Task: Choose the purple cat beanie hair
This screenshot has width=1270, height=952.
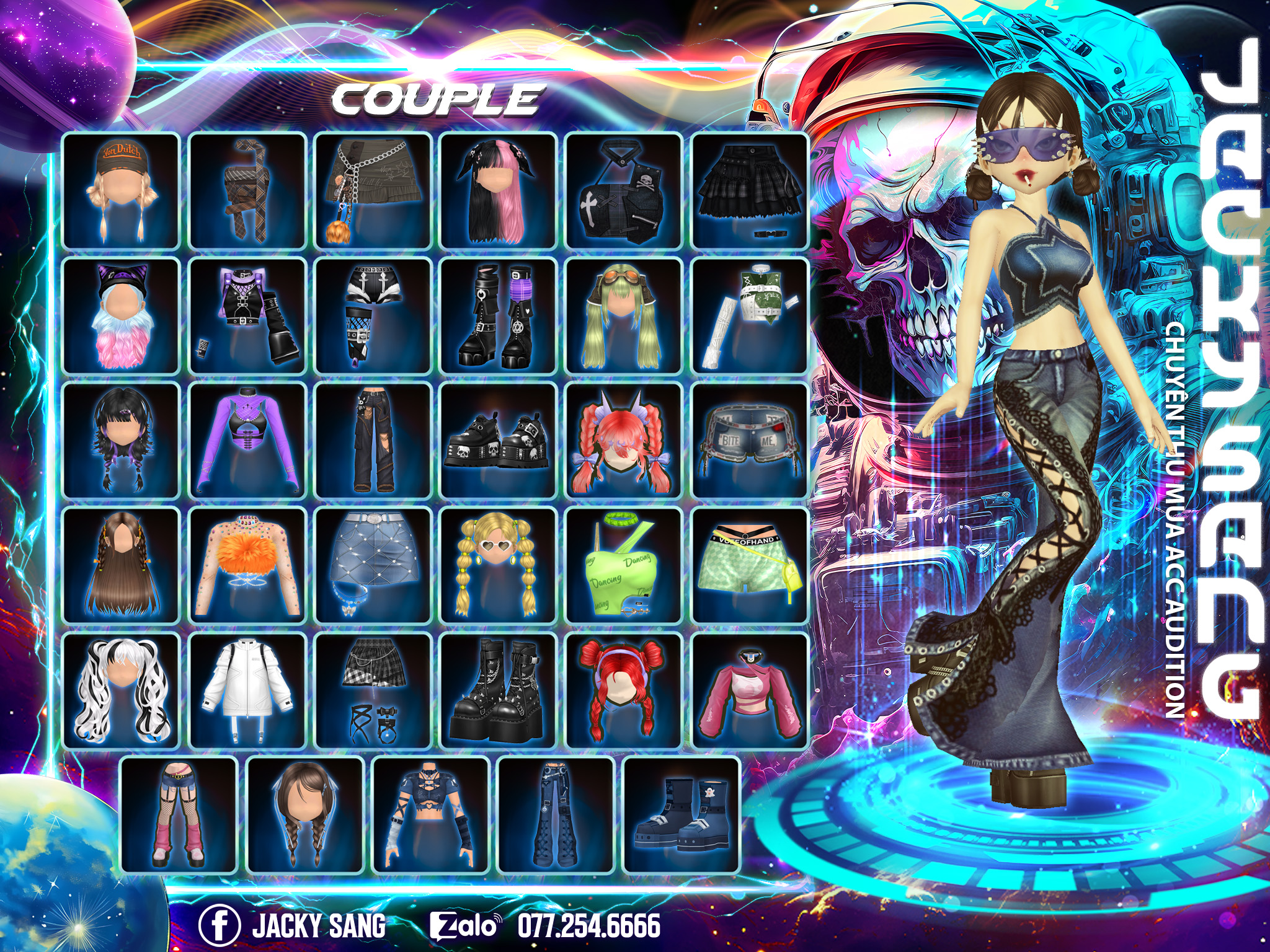Action: point(121,316)
